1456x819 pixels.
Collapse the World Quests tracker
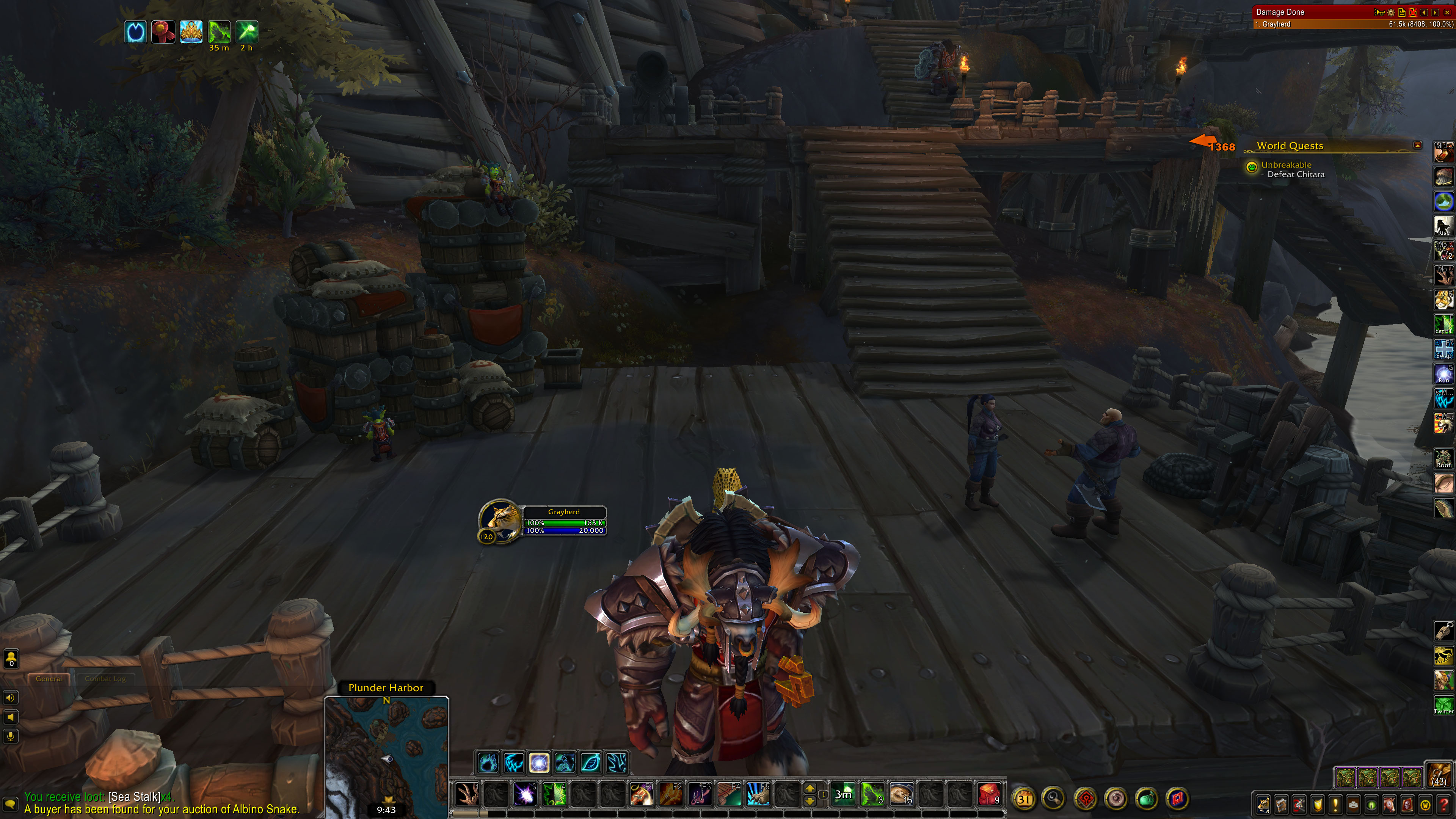tap(1417, 145)
